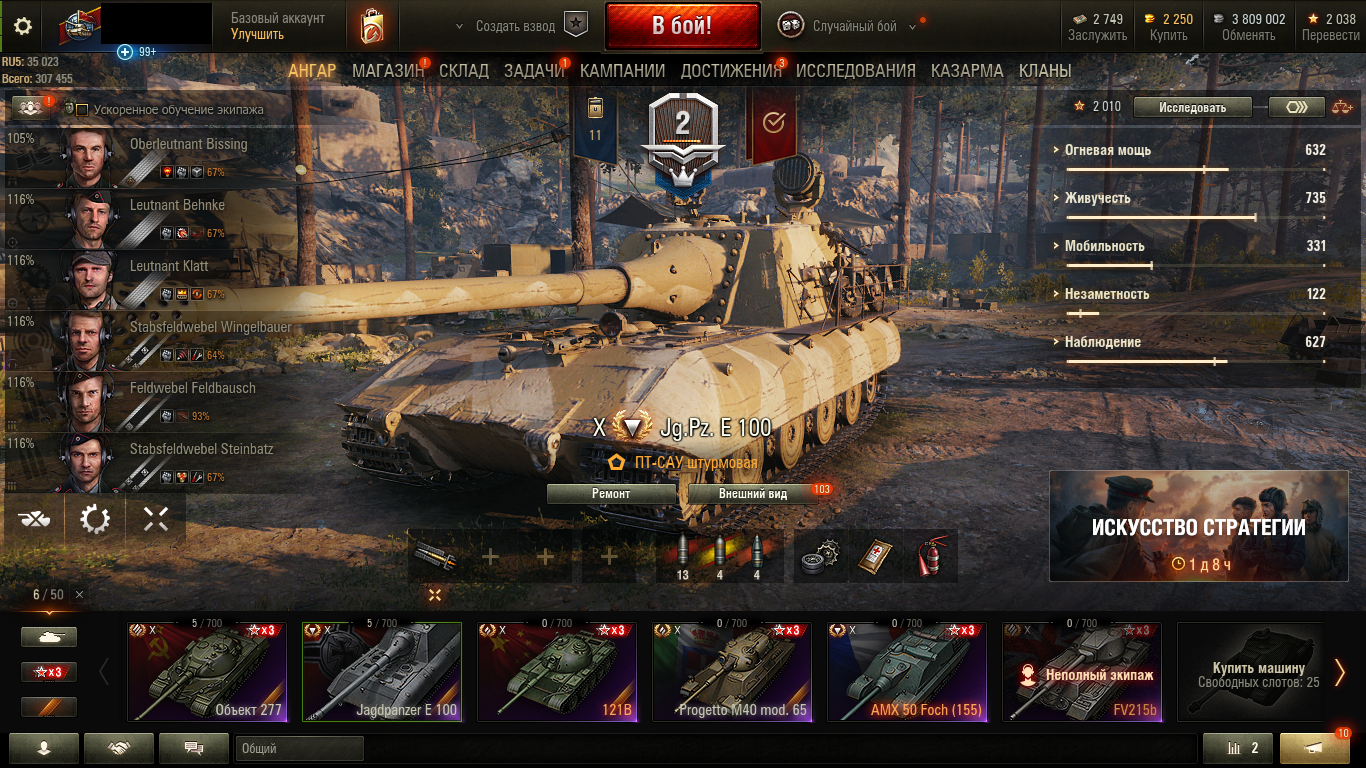Open the Искусство стратегии event banner
The image size is (1366, 768).
click(1198, 526)
